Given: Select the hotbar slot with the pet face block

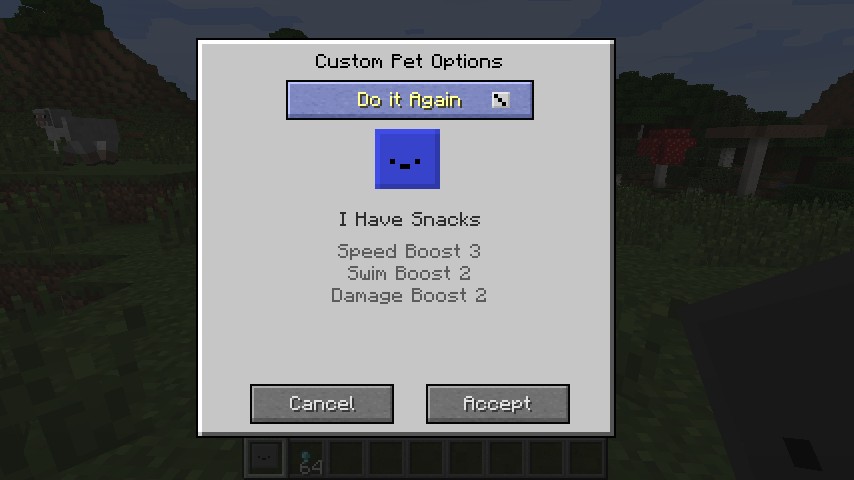Looking at the screenshot, I should tap(265, 459).
